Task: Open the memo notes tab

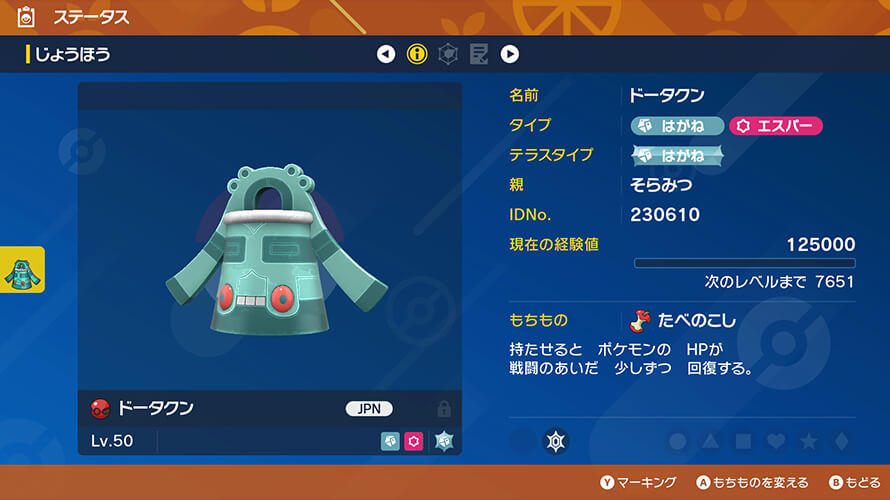Action: (479, 54)
